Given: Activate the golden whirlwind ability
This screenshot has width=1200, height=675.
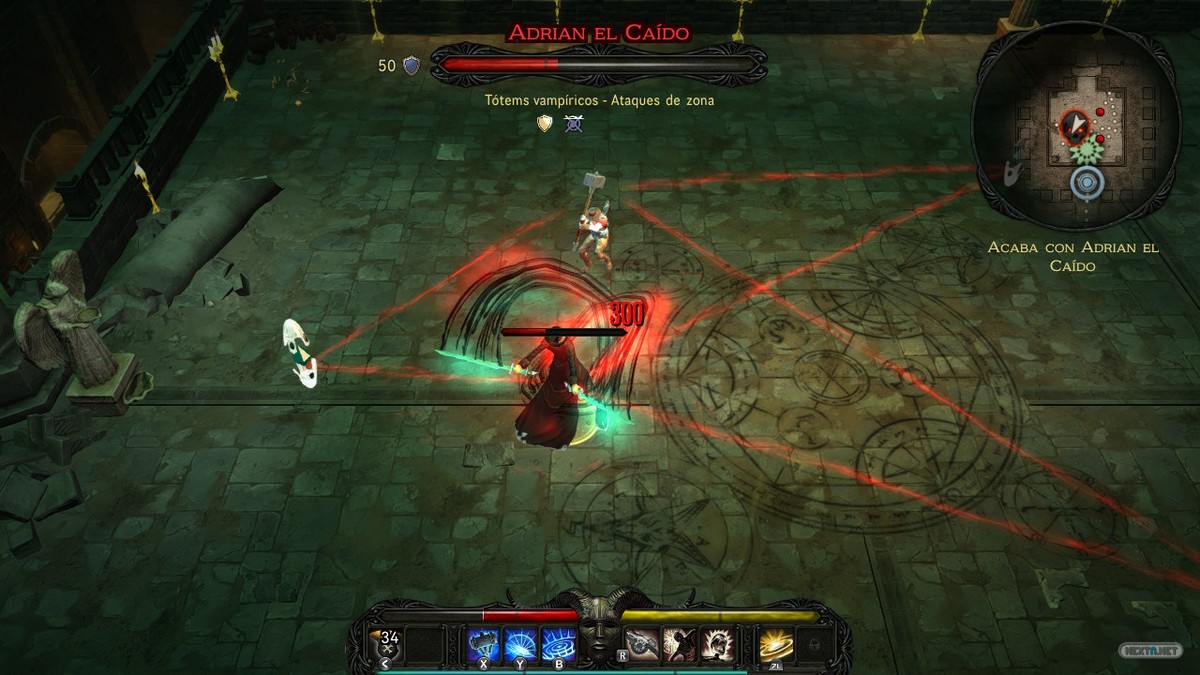Looking at the screenshot, I should coord(775,644).
